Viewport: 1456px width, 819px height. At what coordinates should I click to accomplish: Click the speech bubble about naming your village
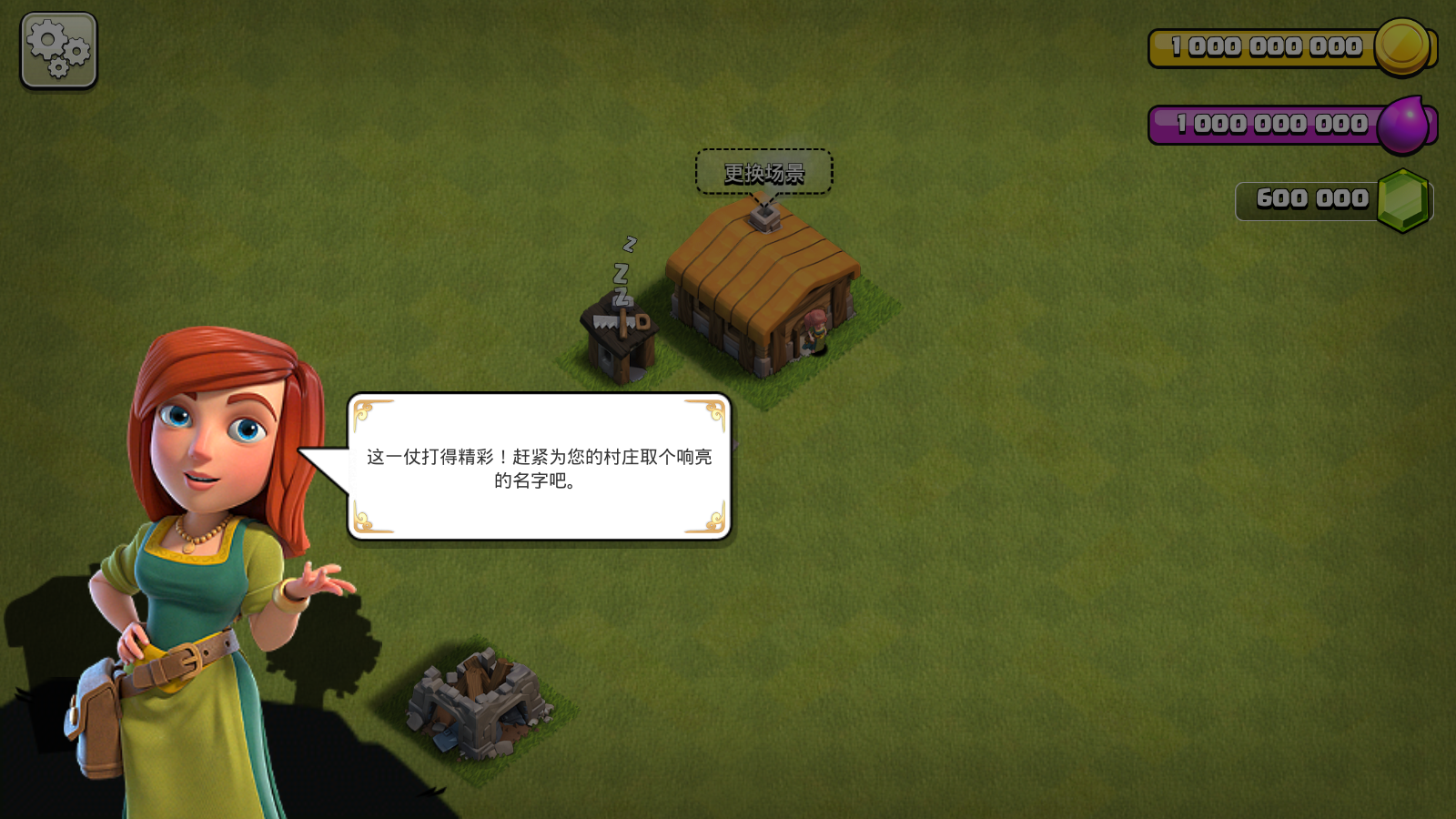coord(539,469)
